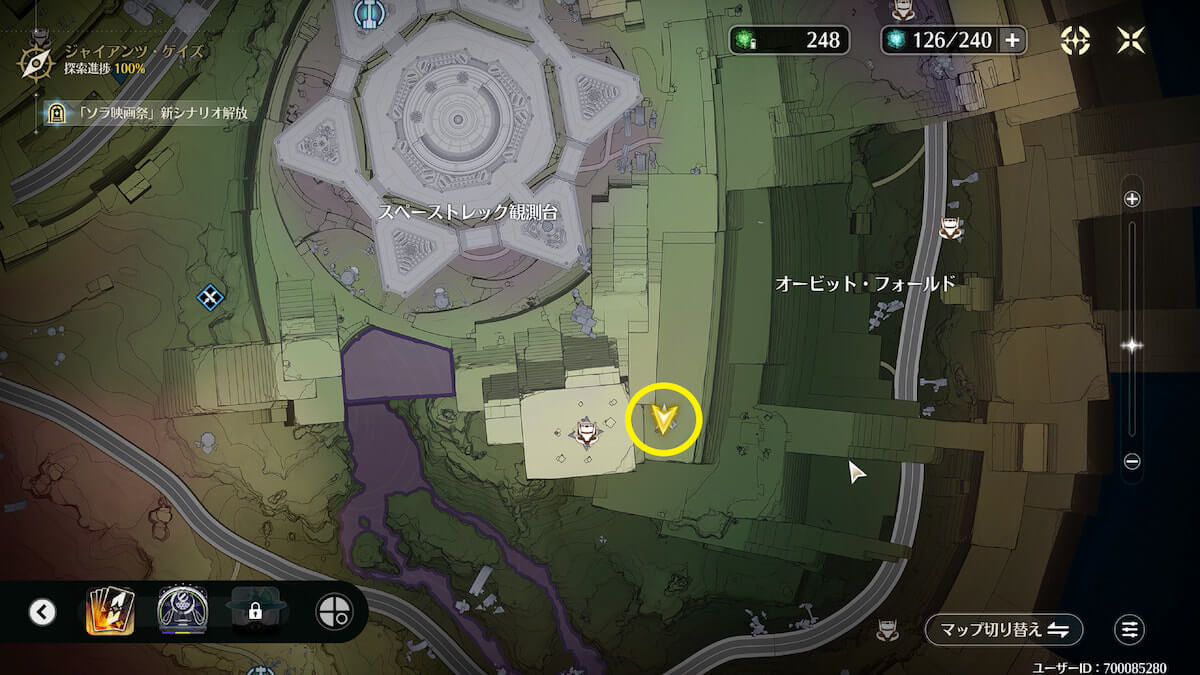This screenshot has height=675, width=1200.
Task: Click the zoom slider's star handle
Action: (x=1132, y=346)
